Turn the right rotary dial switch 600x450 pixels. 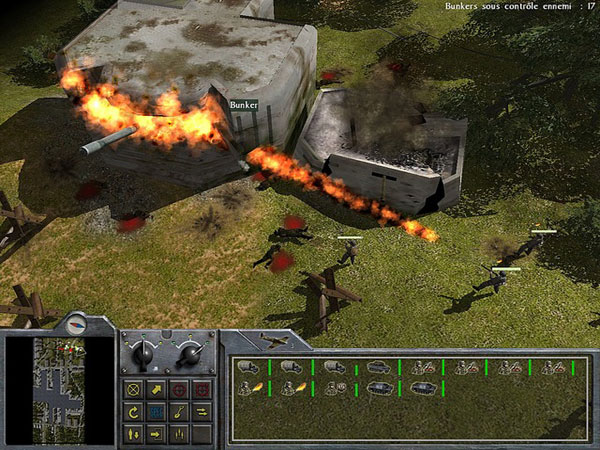pos(189,353)
